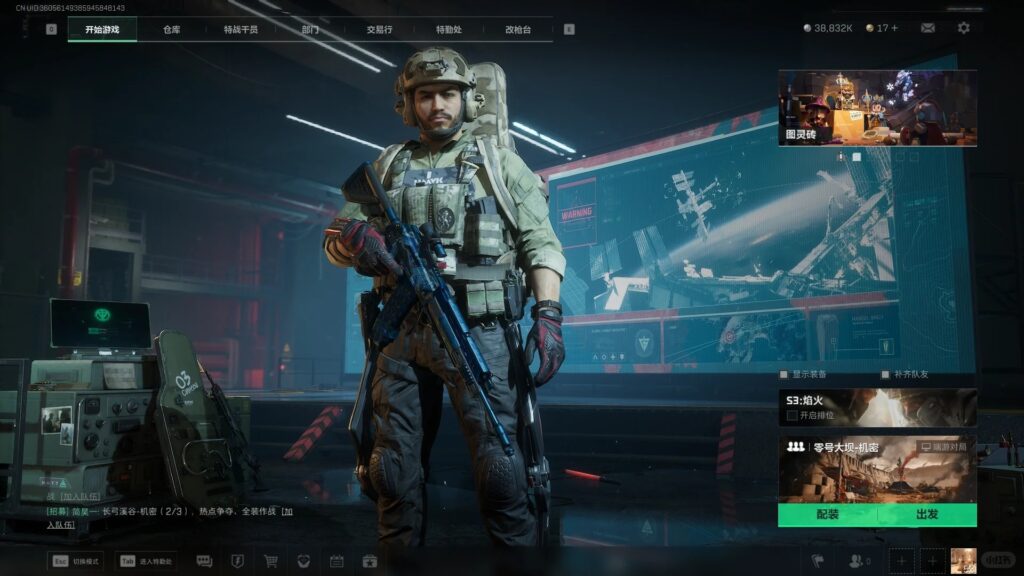Open the gear settings icon

point(963,28)
